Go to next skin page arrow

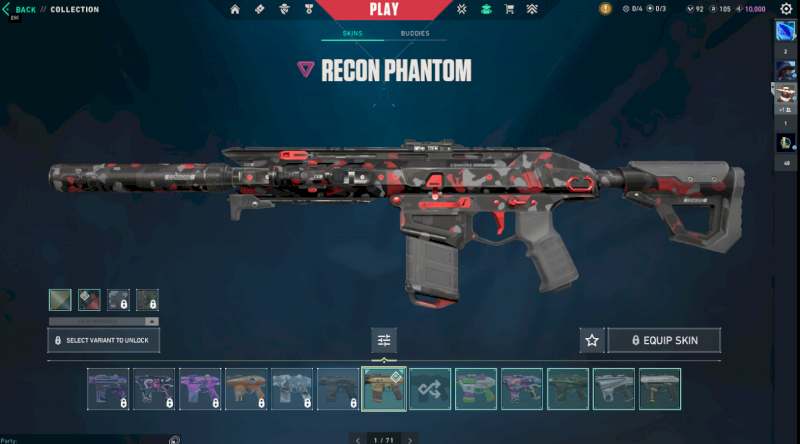[x=409, y=439]
